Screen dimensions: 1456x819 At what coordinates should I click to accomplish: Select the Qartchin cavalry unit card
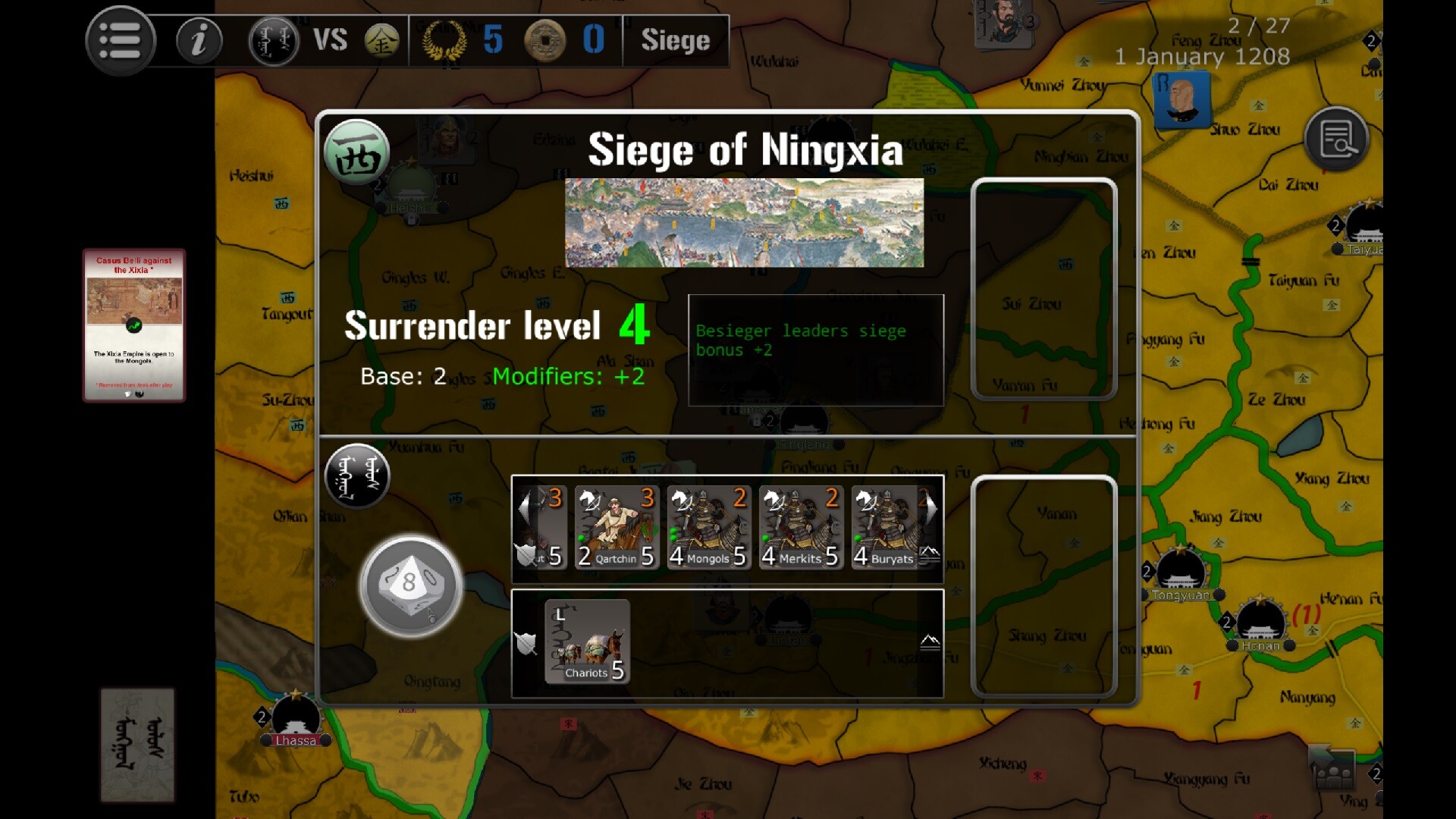coord(617,529)
